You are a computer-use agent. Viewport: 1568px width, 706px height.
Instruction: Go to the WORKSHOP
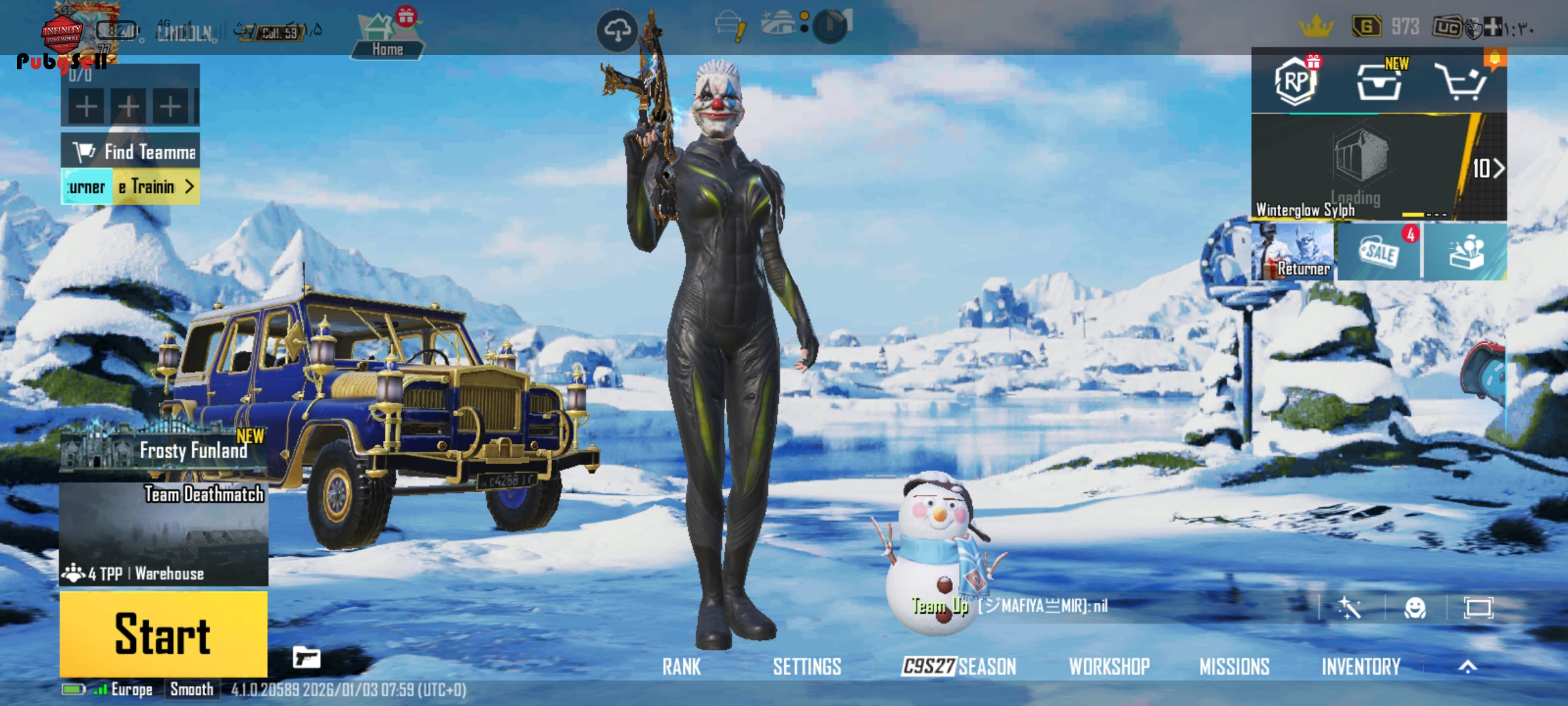click(1109, 667)
